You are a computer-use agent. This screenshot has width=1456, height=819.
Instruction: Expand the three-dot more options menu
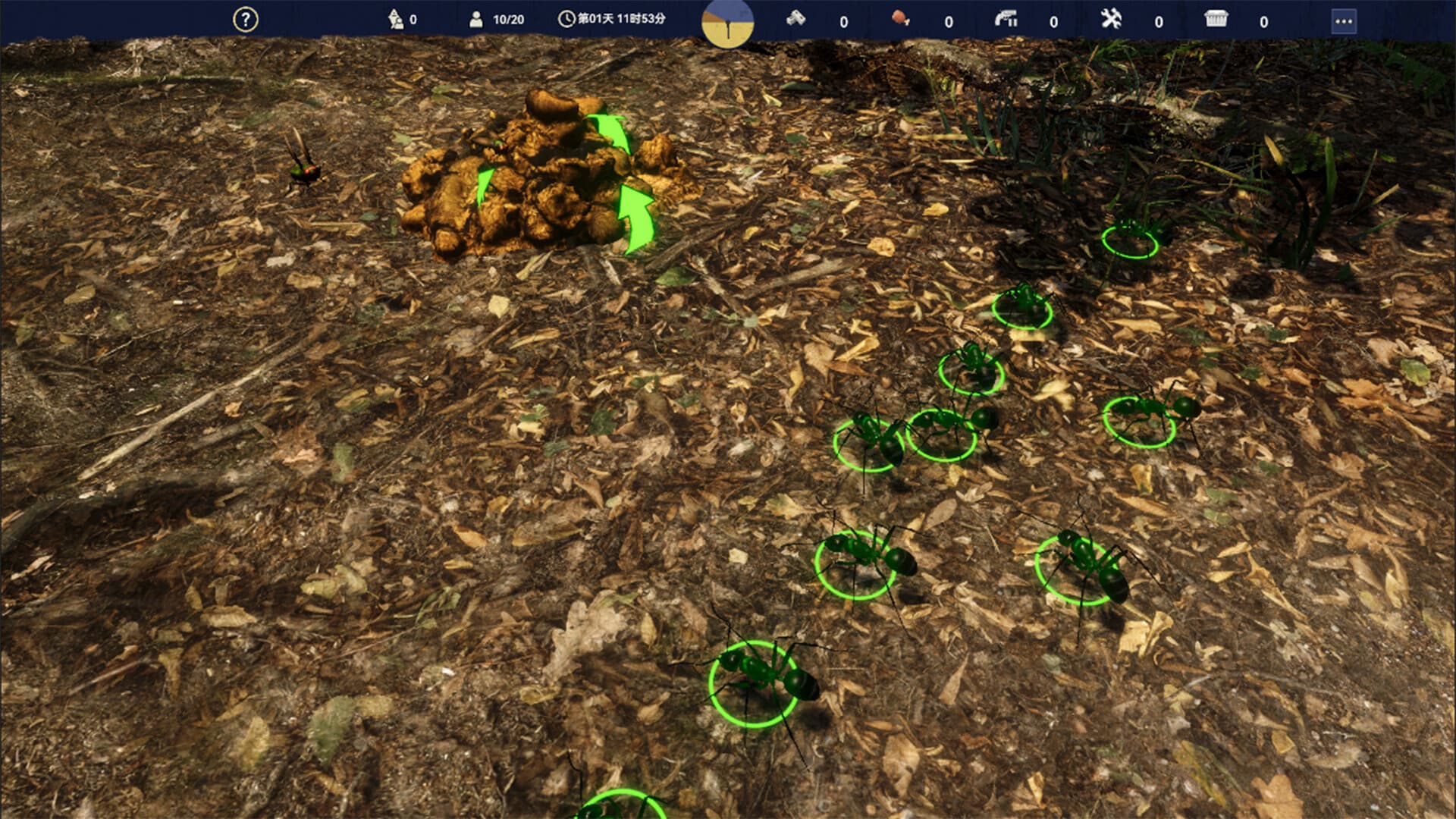1344,20
